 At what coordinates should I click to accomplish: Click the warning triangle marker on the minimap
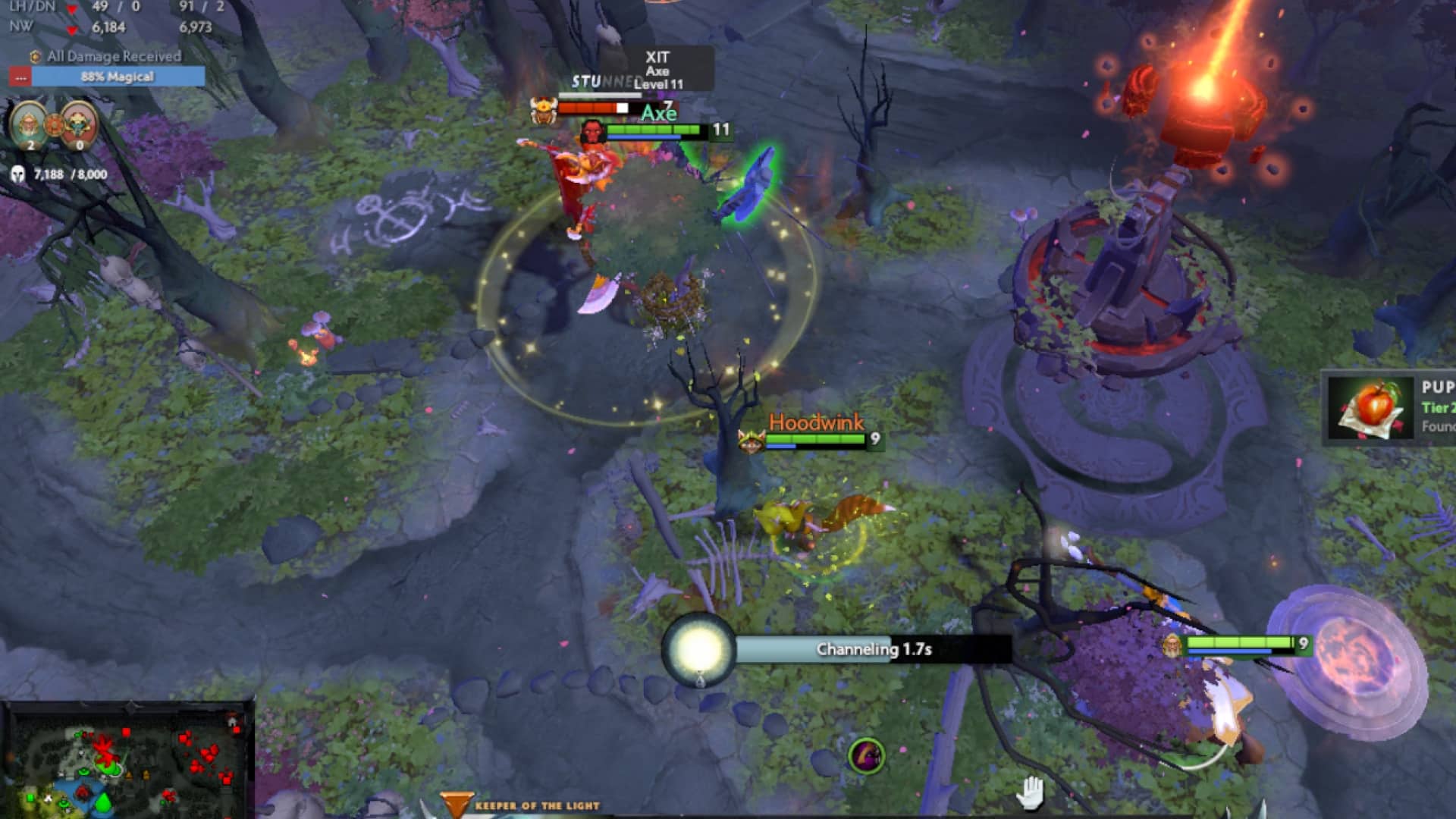point(129,776)
